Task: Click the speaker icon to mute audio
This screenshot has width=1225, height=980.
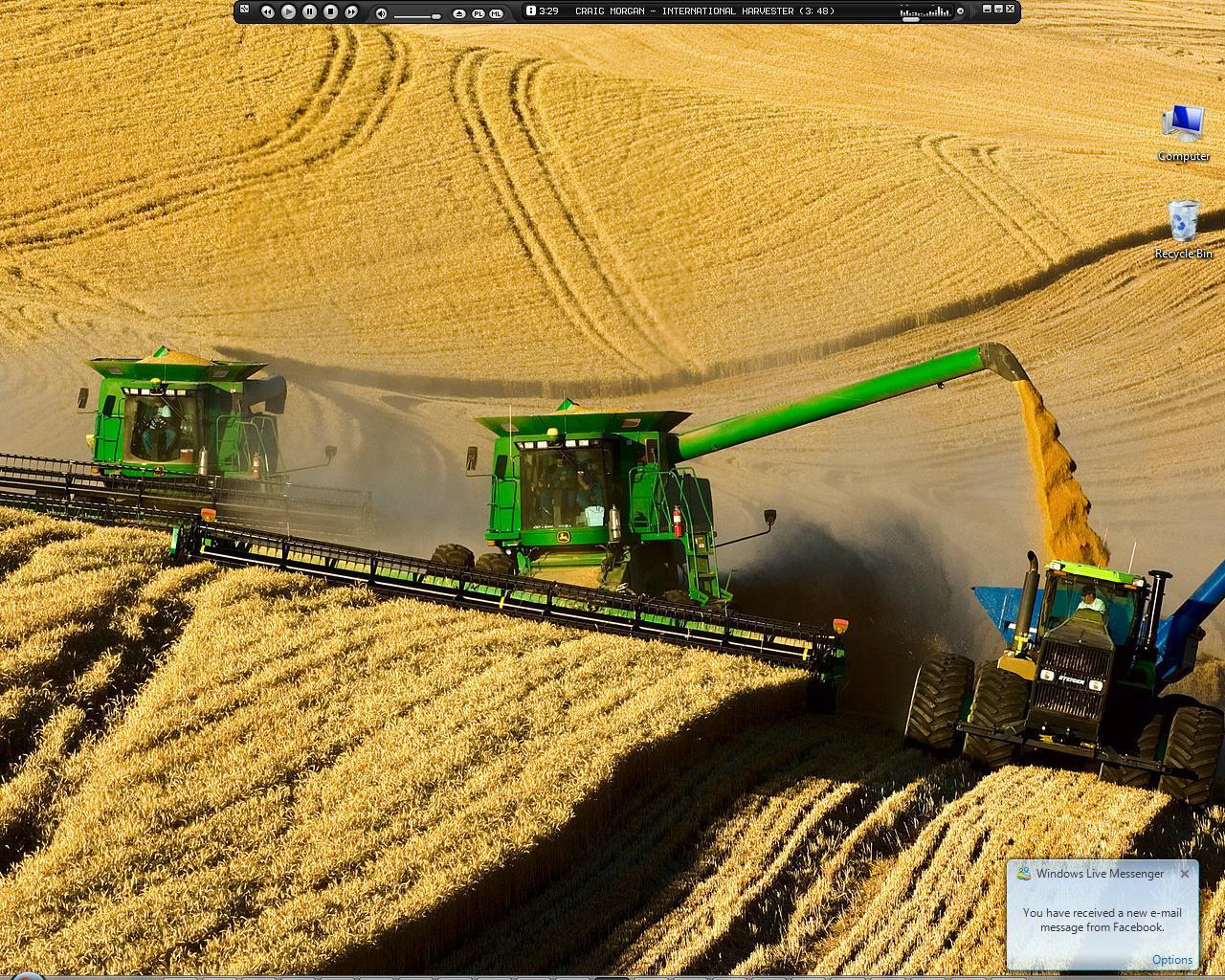Action: tap(380, 13)
